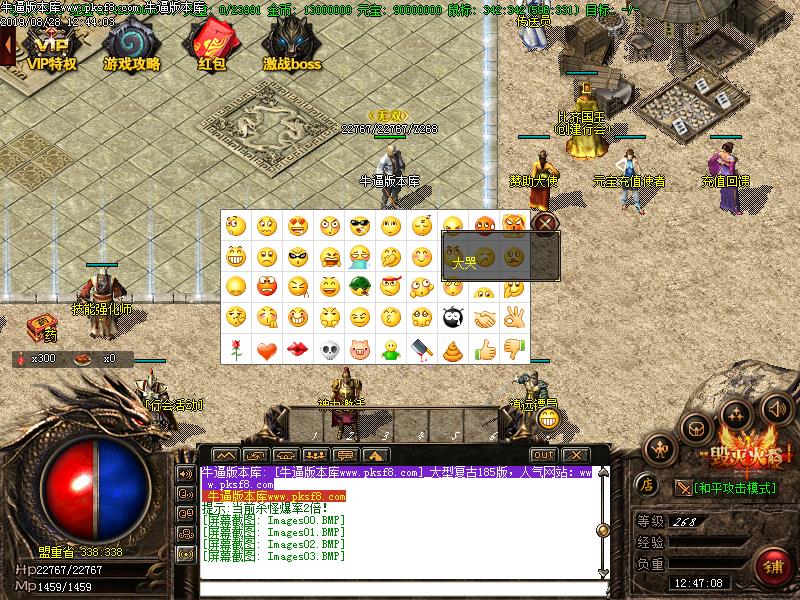Pick the pig face emoji
Screen dimensions: 800x600
tap(359, 350)
